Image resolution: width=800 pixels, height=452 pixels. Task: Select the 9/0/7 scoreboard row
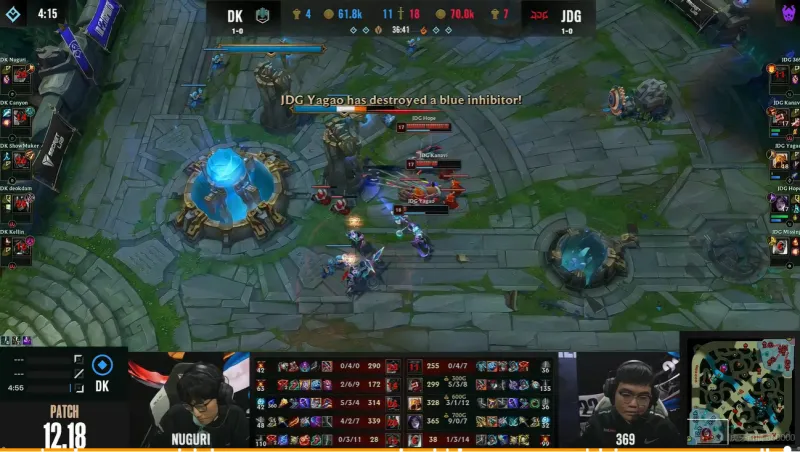(478, 422)
